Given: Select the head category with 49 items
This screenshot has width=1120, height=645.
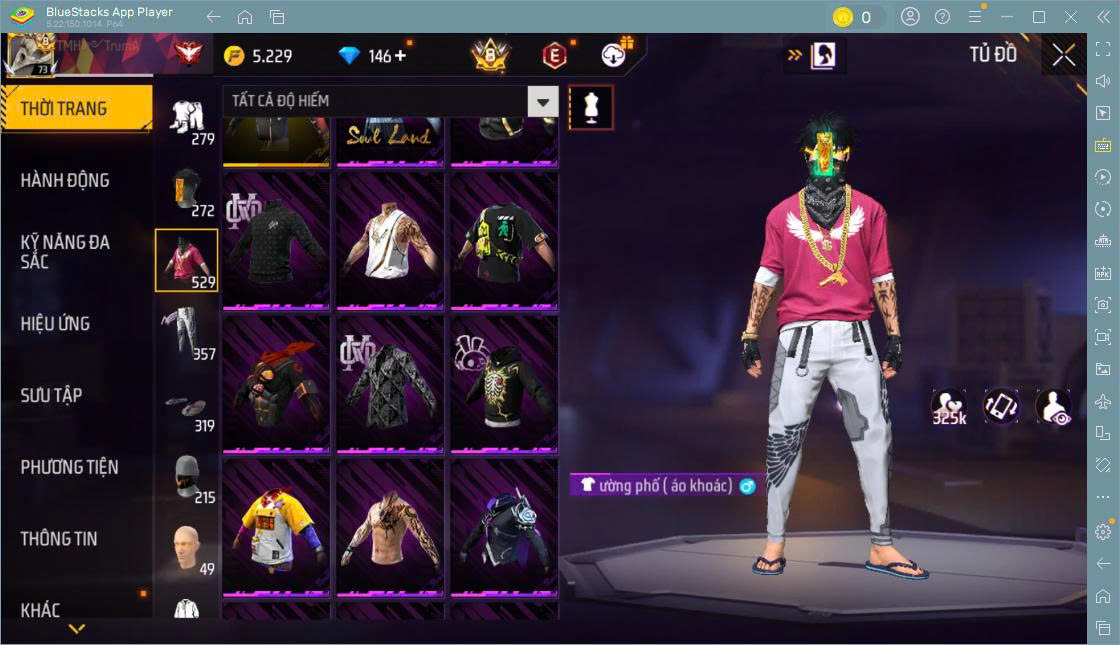Looking at the screenshot, I should (x=186, y=548).
